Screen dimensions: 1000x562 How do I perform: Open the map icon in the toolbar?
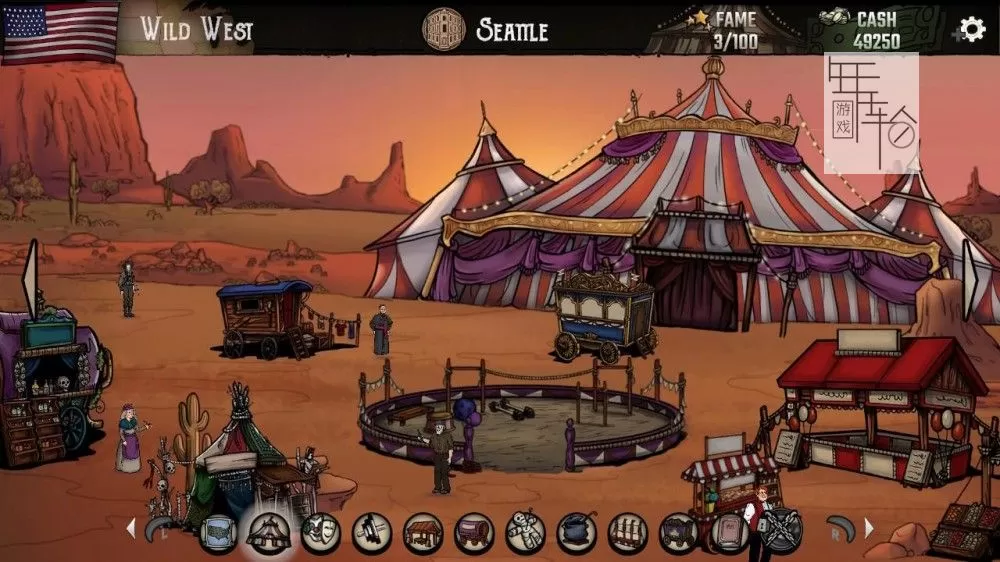click(x=218, y=533)
